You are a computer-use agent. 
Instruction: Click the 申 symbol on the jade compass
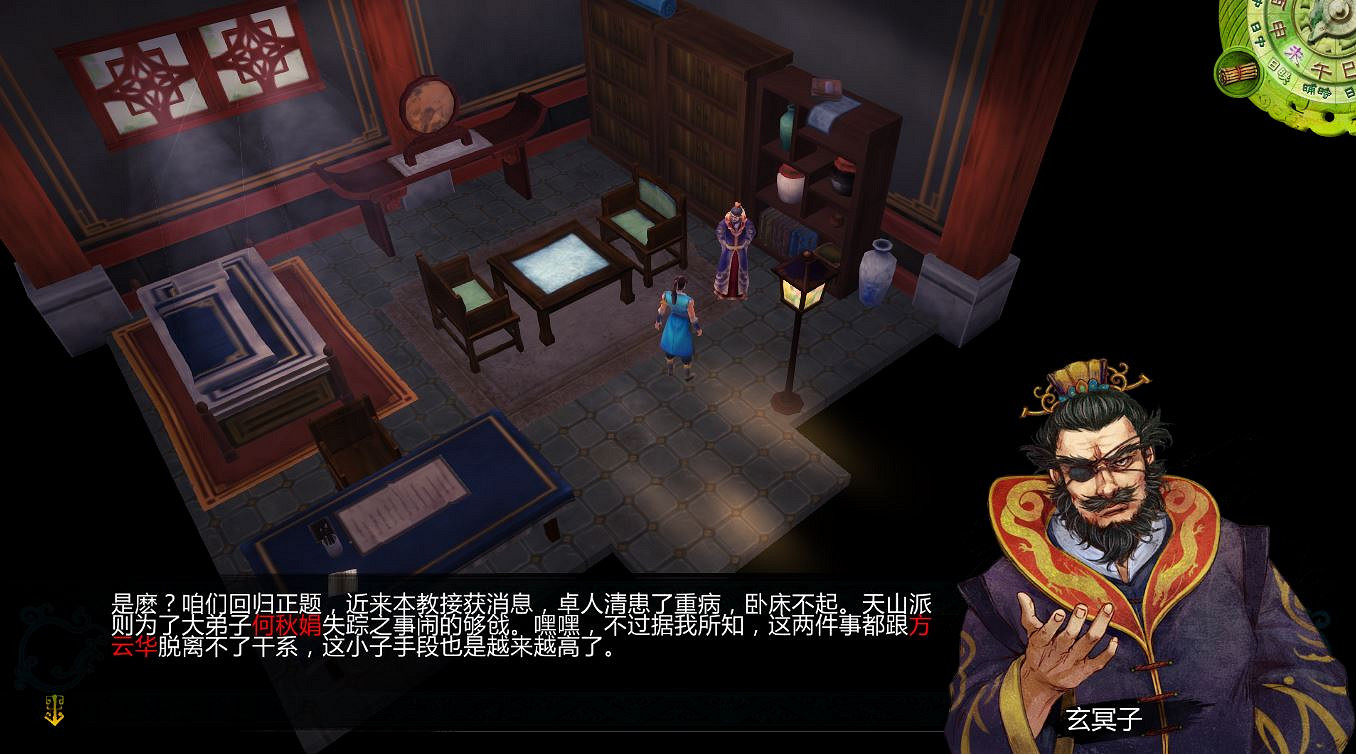pos(1277,29)
